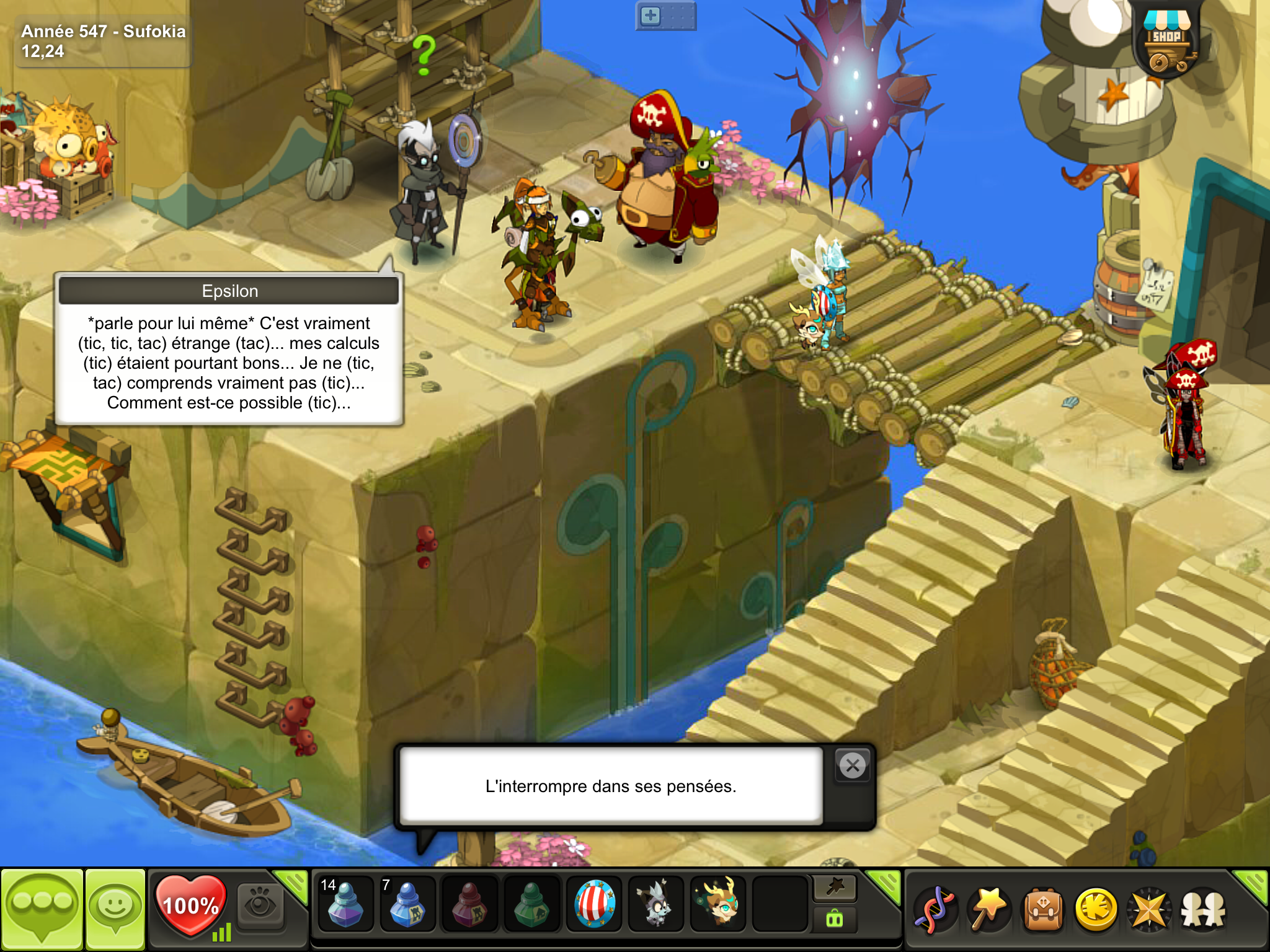The height and width of the screenshot is (952, 1270).
Task: Switch shortcut bar to items bag
Action: click(x=835, y=919)
